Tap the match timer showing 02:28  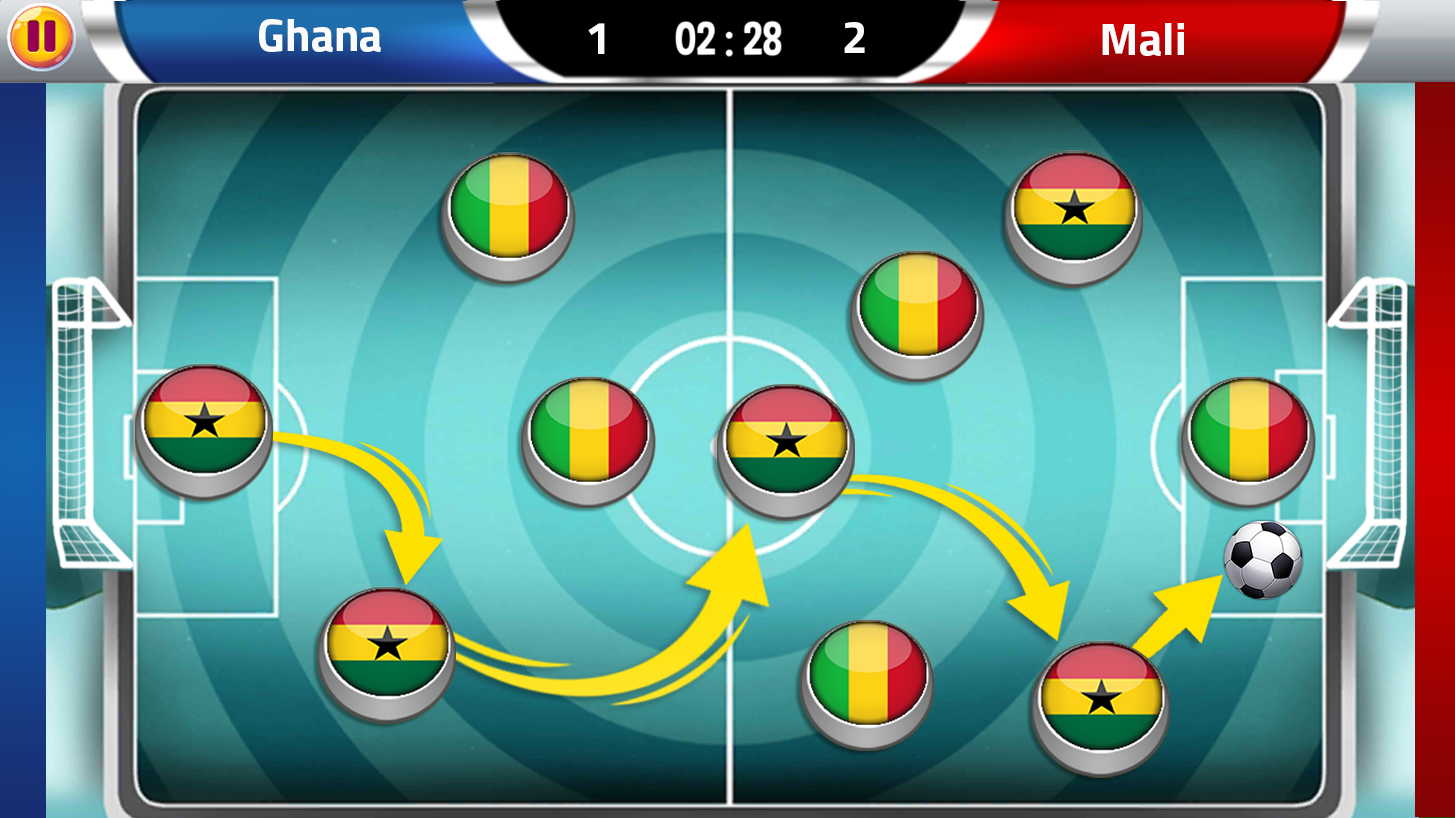click(x=727, y=38)
